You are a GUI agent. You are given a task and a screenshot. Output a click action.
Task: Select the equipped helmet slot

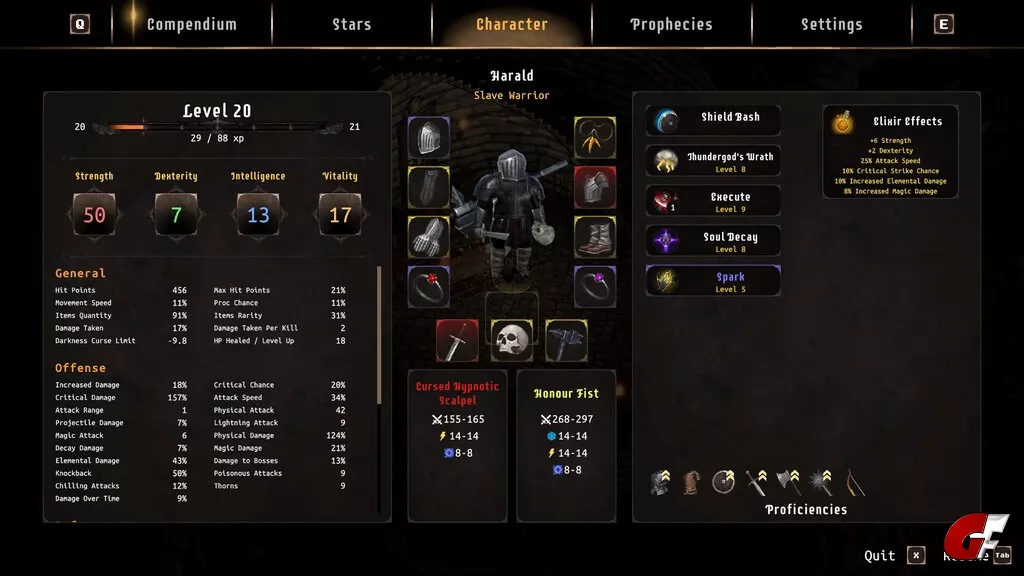pos(429,138)
